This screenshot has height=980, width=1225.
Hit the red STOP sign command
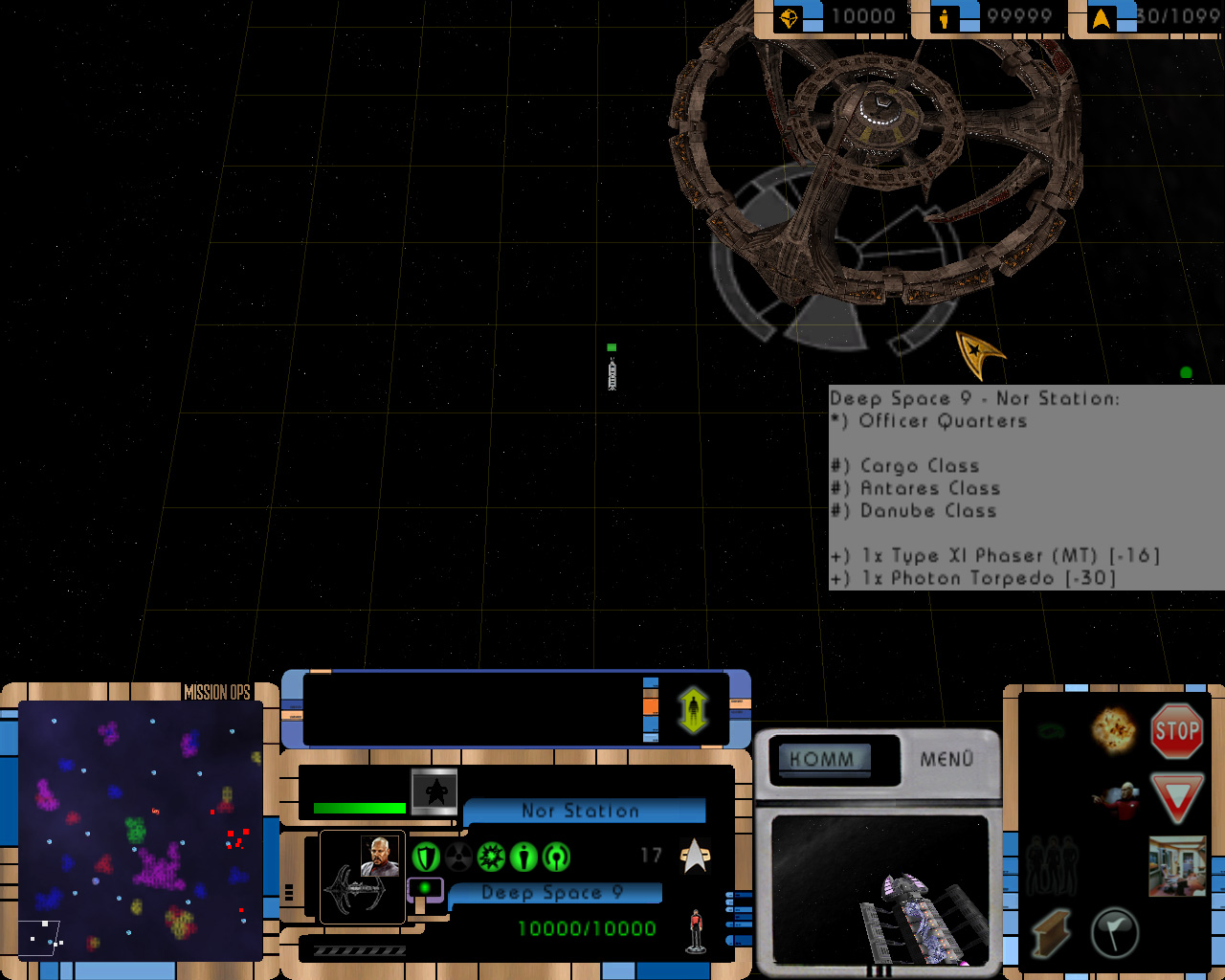click(1176, 731)
